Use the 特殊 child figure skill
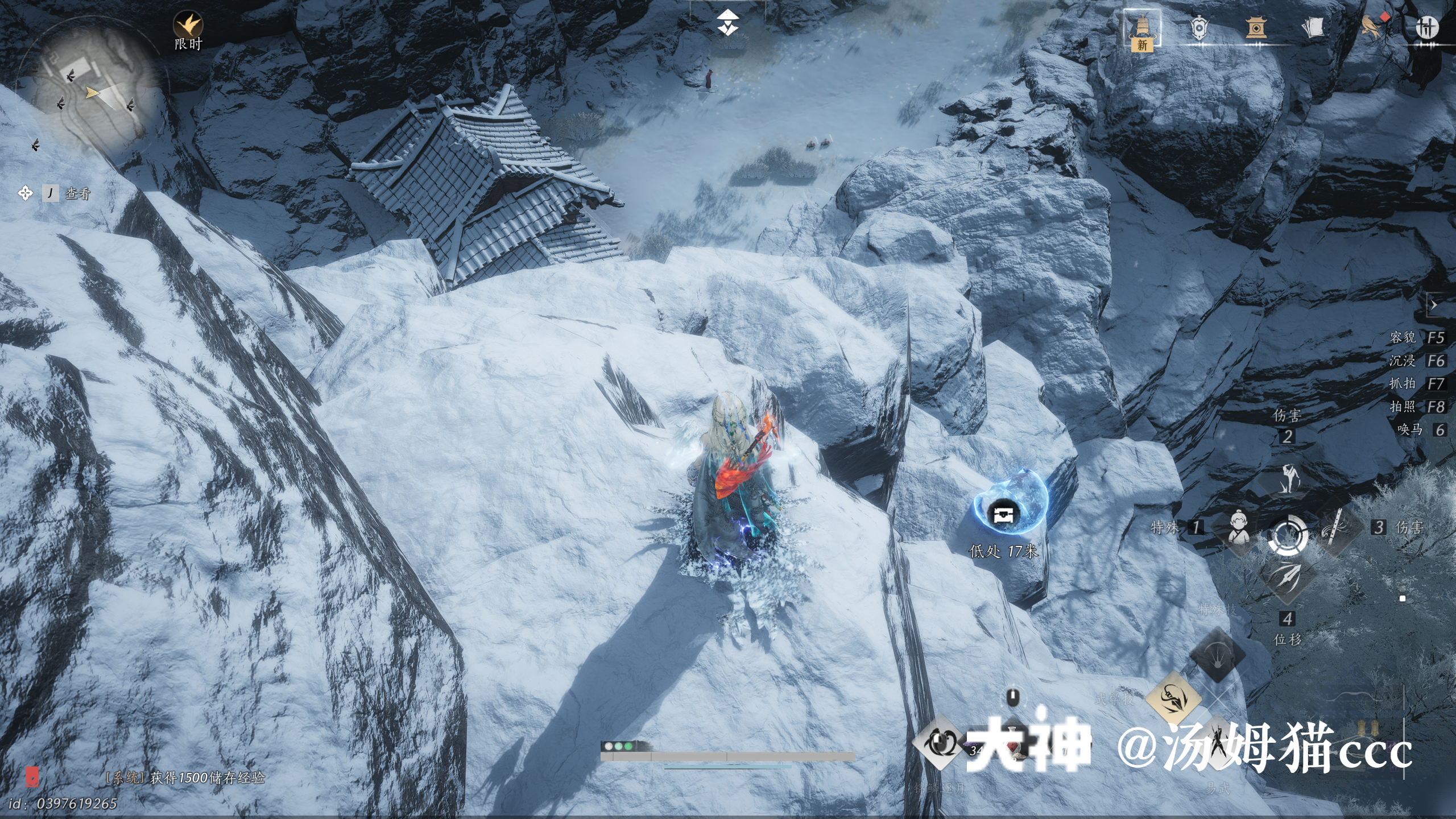Image resolution: width=1456 pixels, height=819 pixels. pyautogui.click(x=1239, y=529)
